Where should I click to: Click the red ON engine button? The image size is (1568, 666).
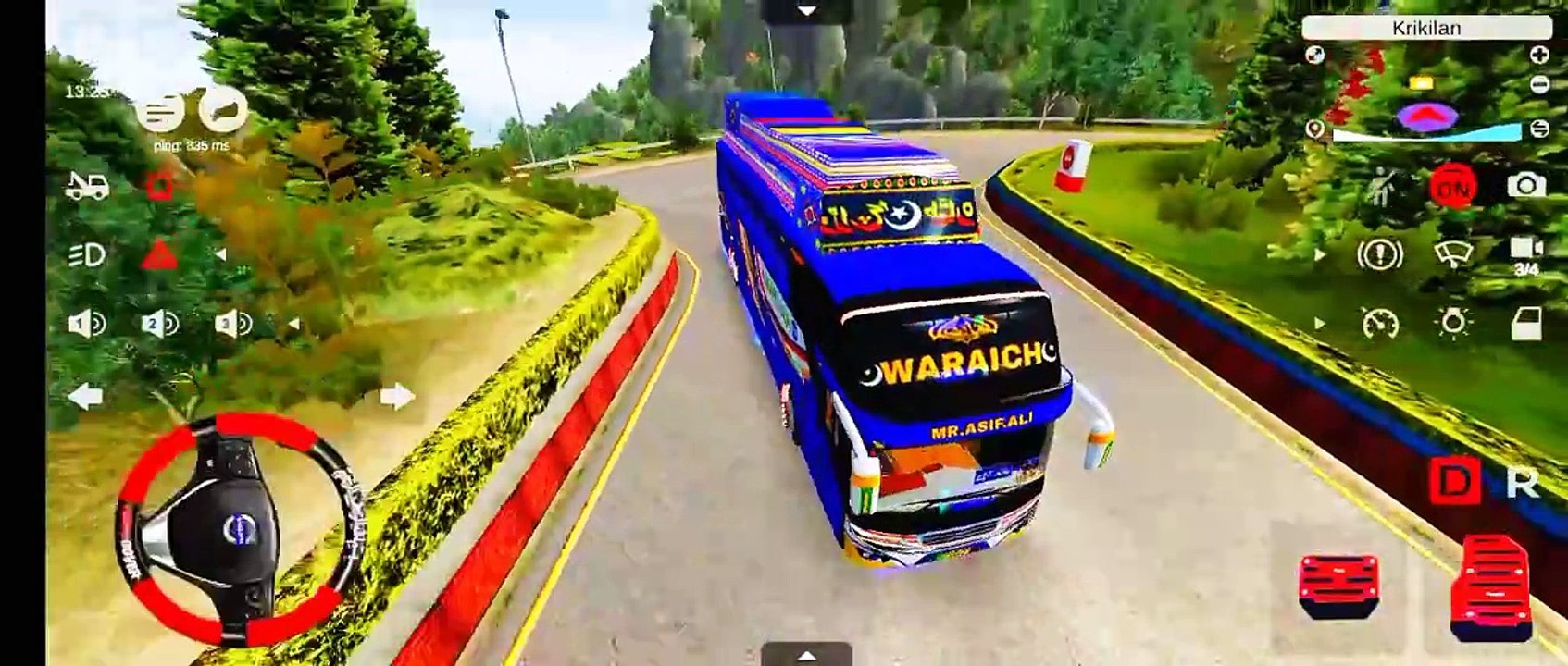coord(1452,187)
